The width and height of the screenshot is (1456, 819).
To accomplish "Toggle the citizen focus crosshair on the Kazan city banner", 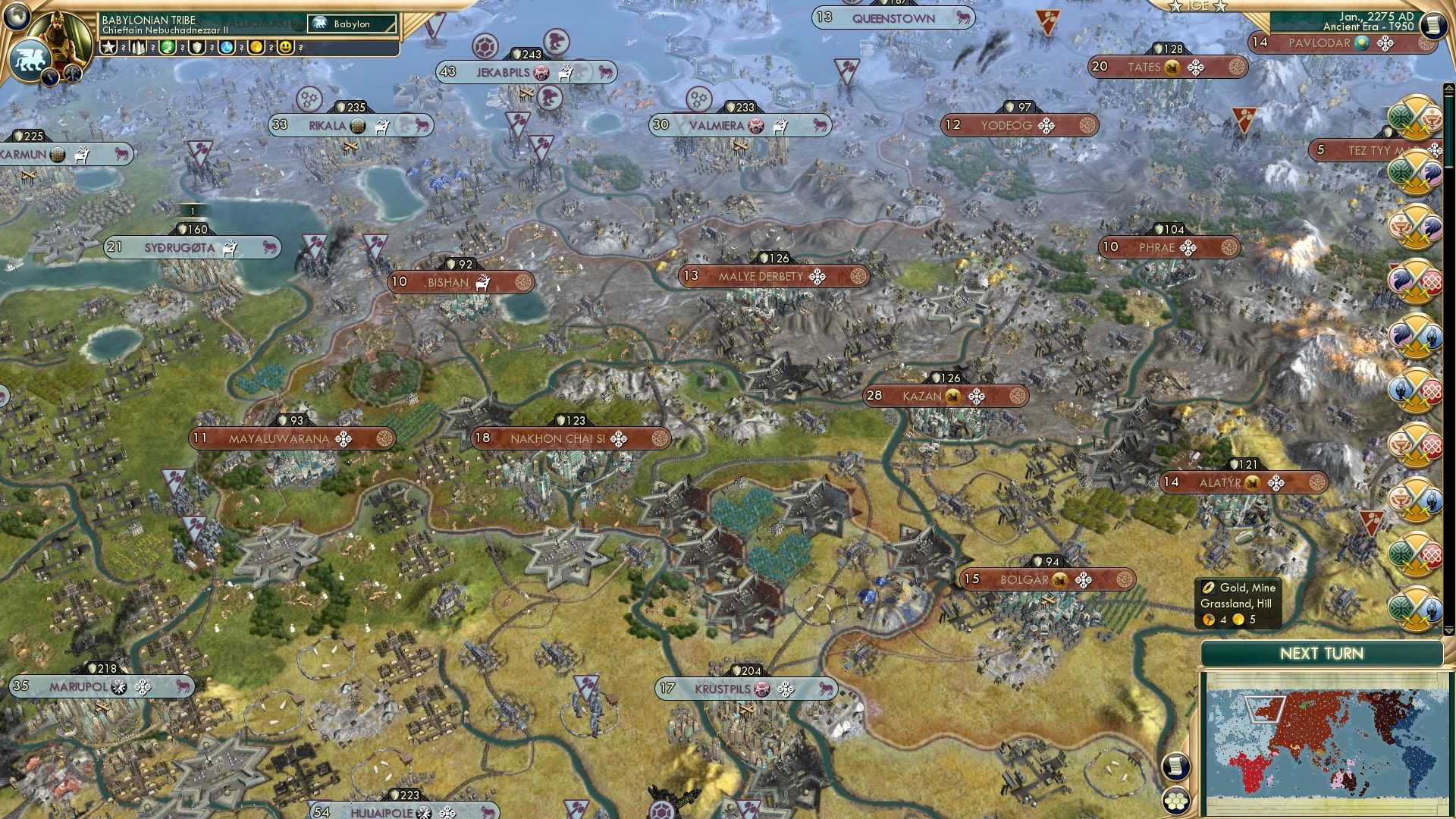I will [x=977, y=396].
